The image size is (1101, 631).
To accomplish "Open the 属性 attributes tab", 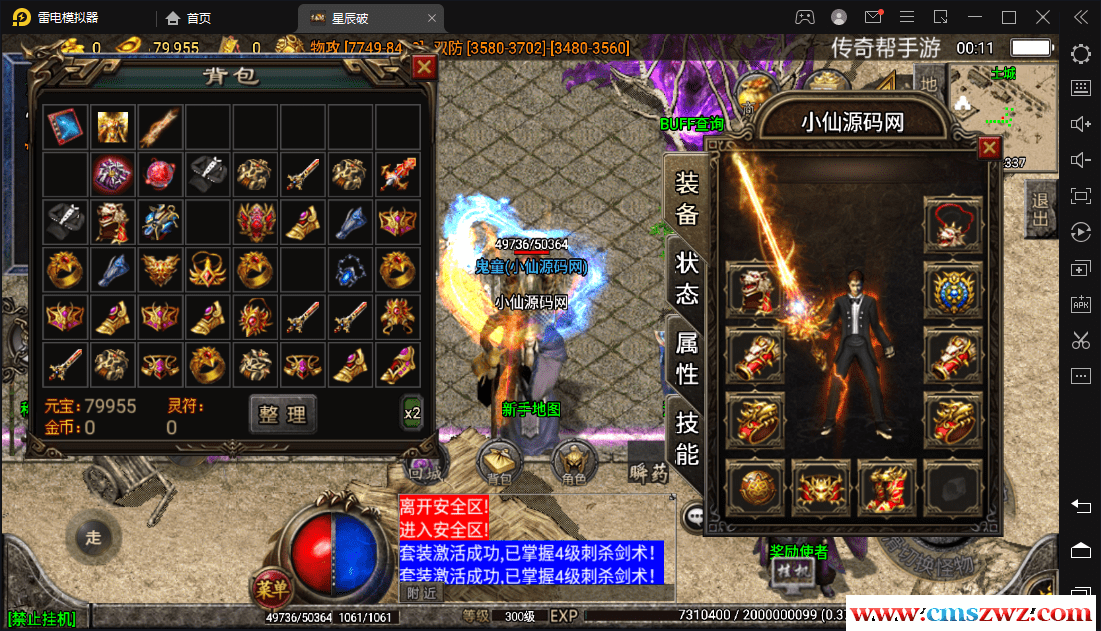I will (687, 358).
